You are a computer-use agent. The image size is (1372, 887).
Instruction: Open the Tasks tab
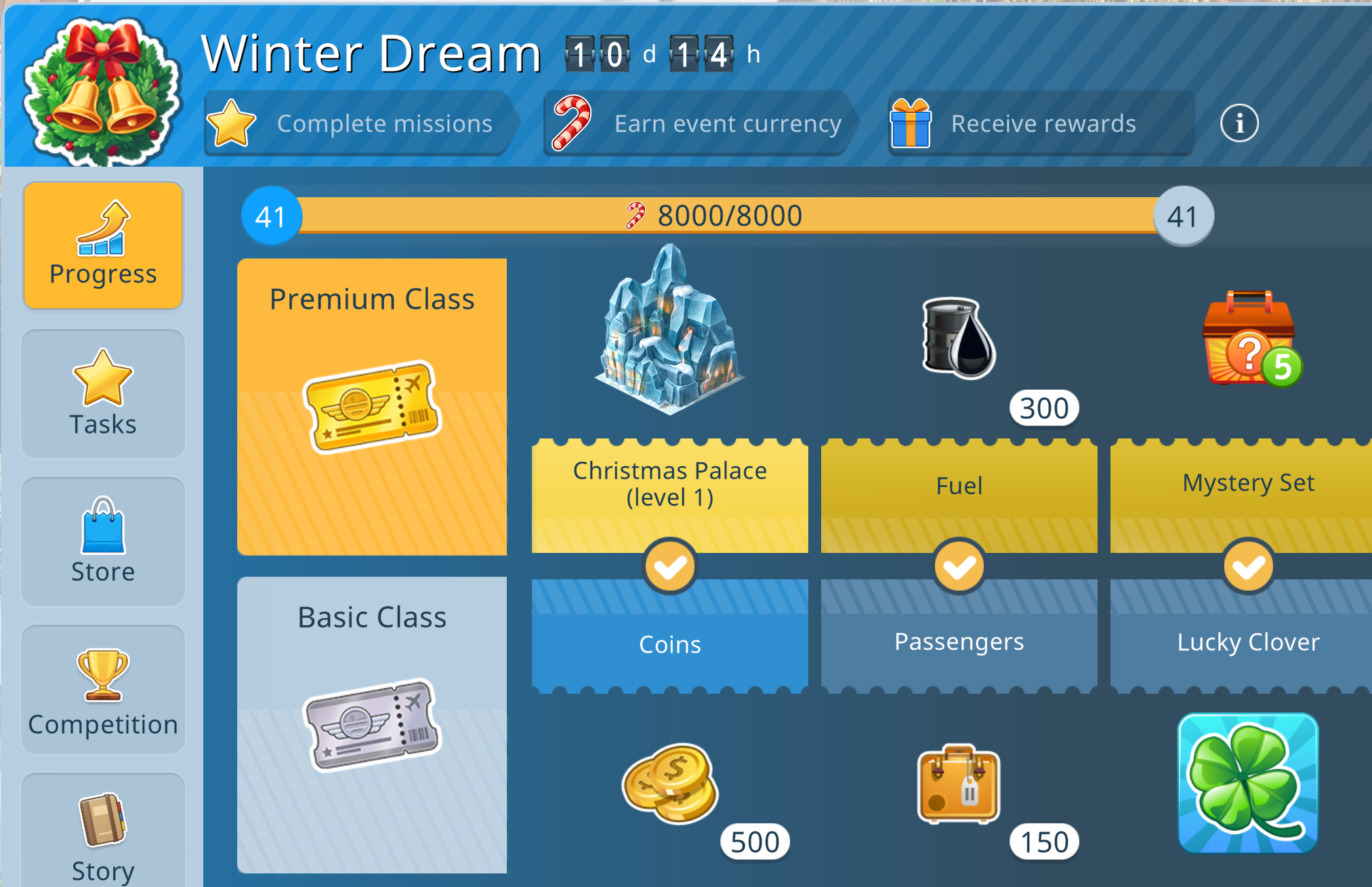point(103,394)
